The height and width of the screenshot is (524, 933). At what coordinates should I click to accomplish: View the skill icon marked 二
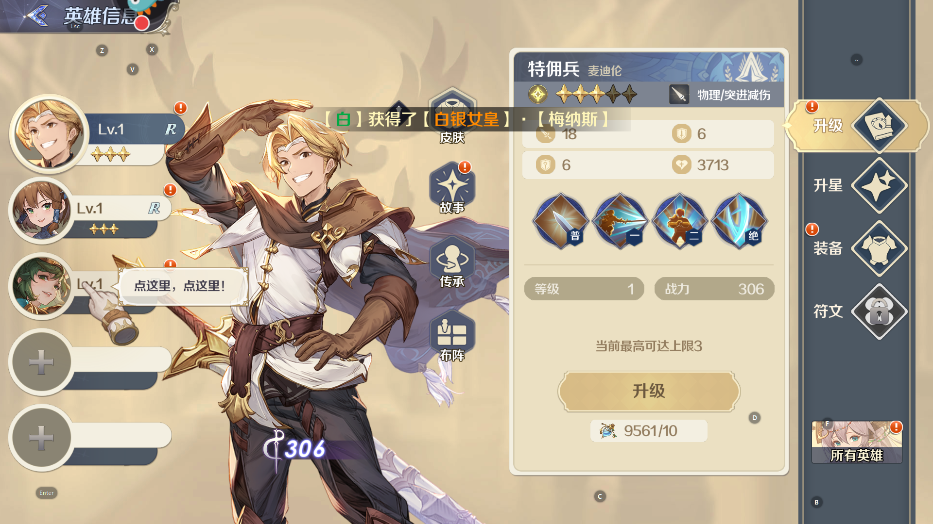click(x=680, y=221)
